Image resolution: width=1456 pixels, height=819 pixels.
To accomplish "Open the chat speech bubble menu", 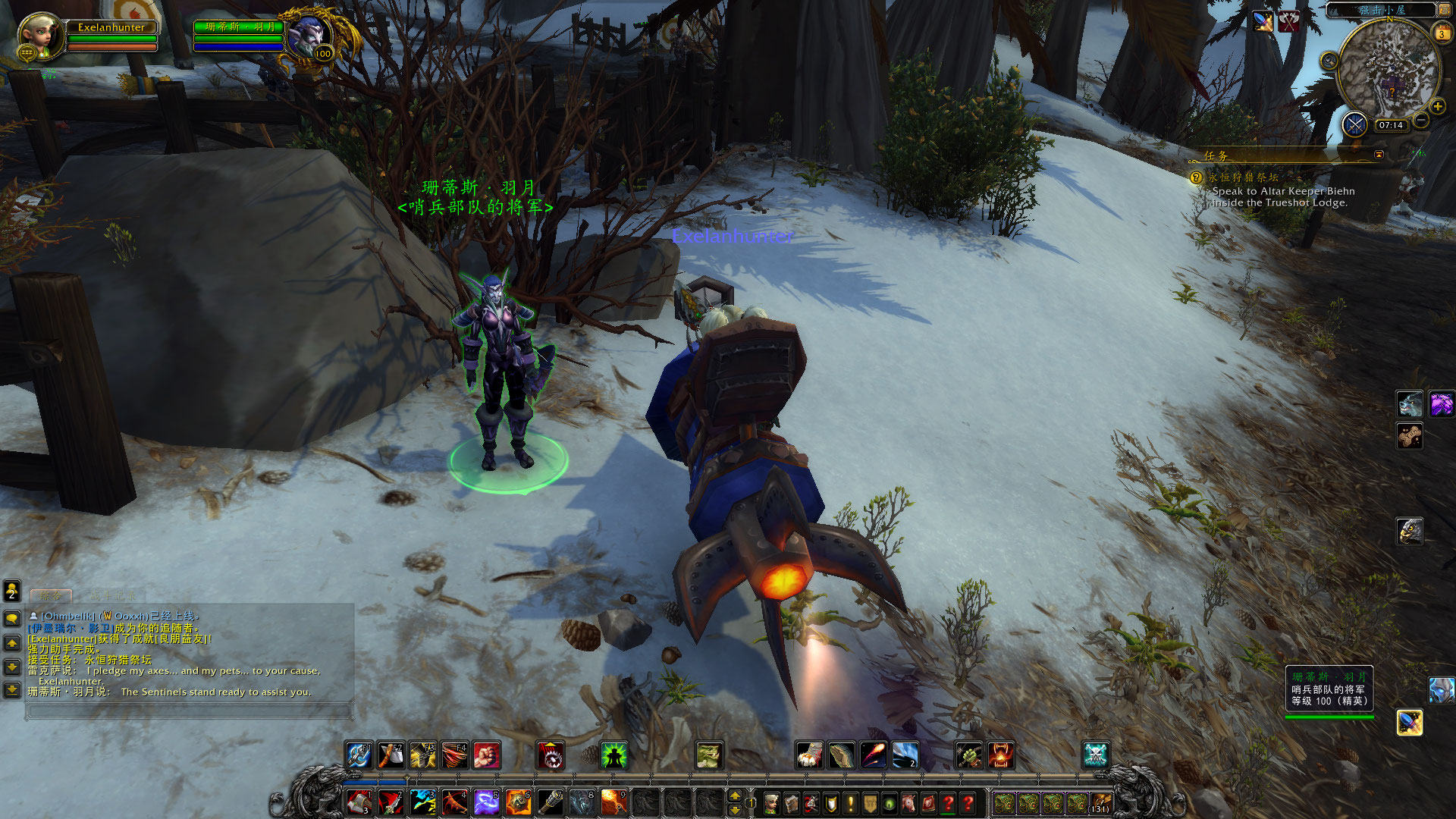I will click(12, 618).
